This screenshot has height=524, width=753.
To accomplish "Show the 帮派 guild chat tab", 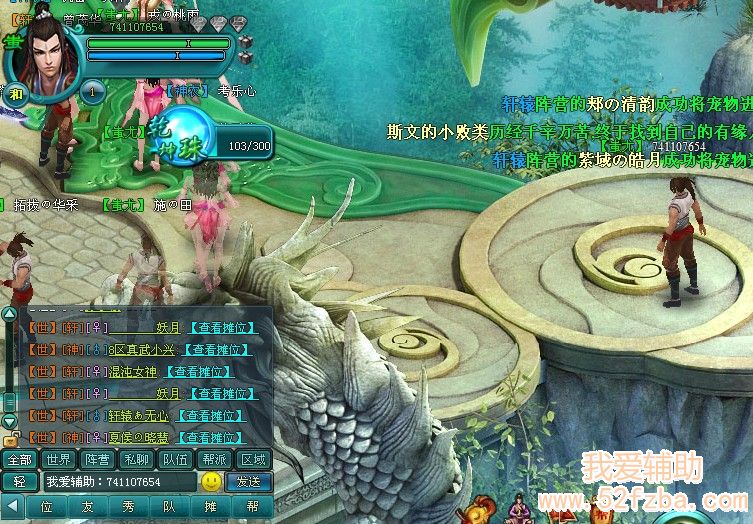I will click(214, 460).
